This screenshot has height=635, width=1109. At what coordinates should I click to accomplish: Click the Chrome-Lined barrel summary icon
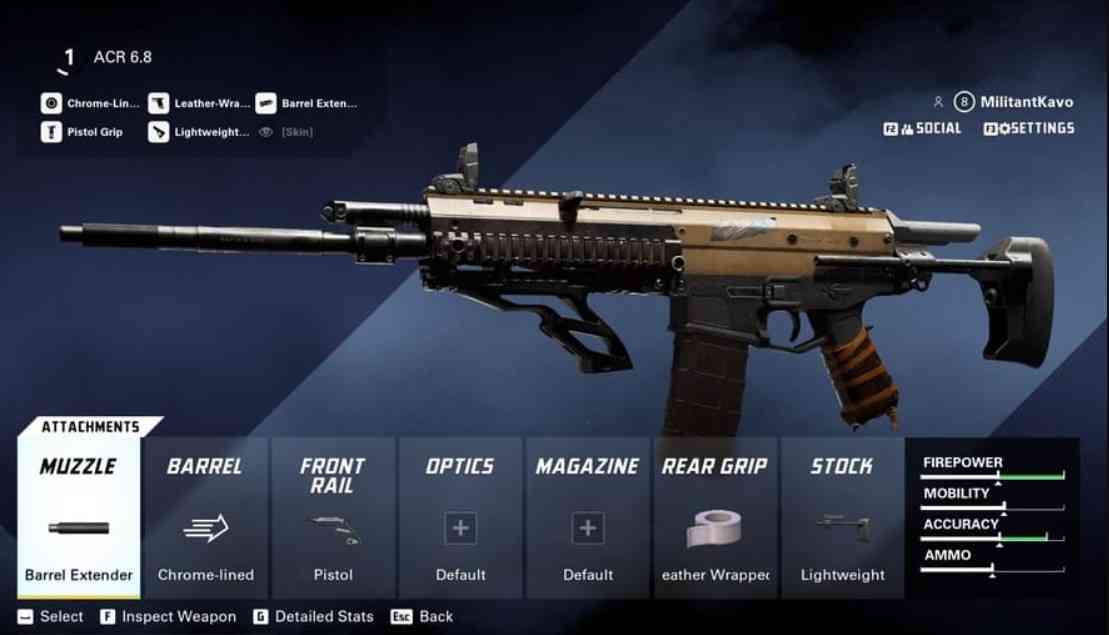(51, 103)
